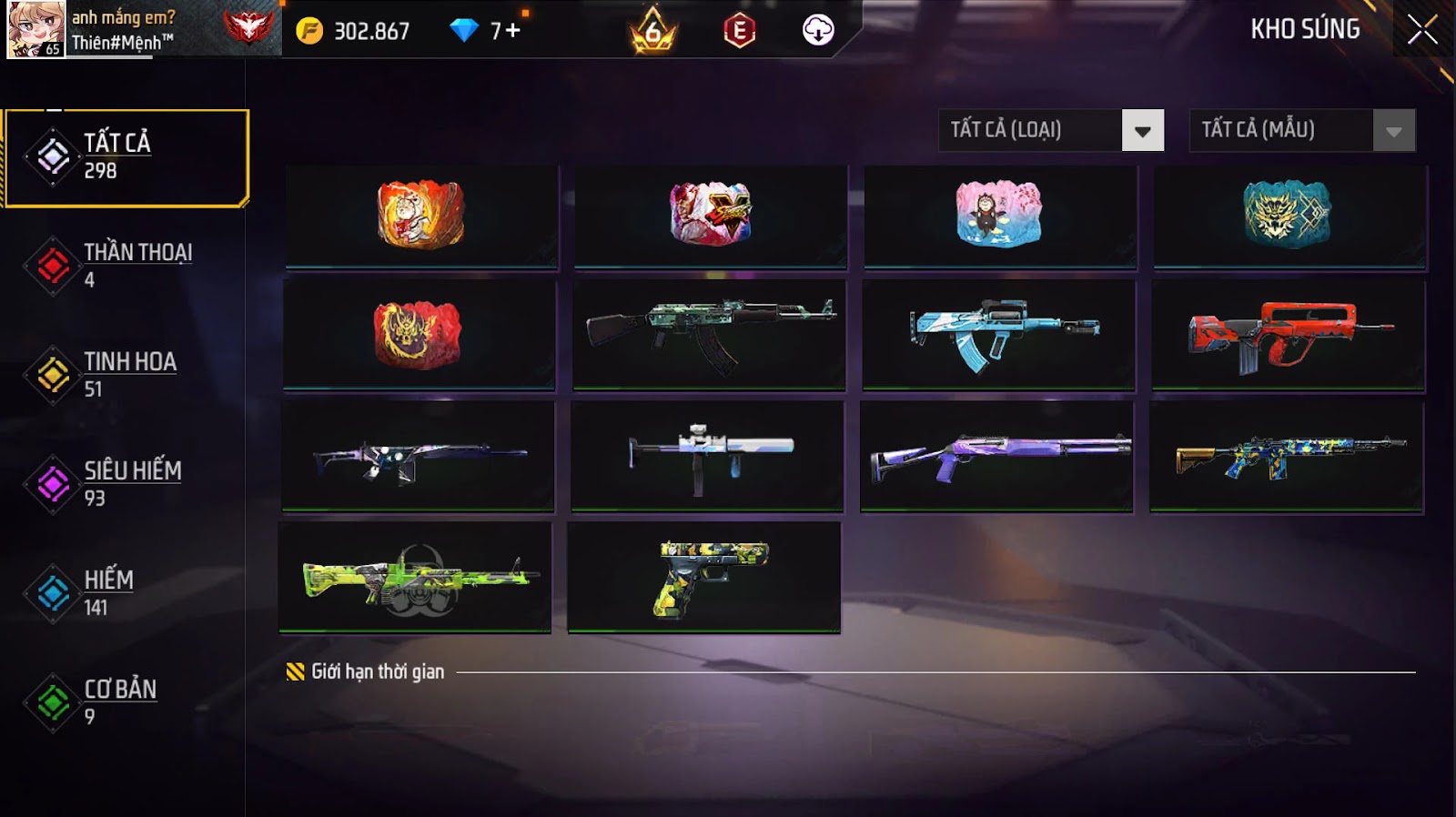Add diamonds with the plus button

coord(512,31)
